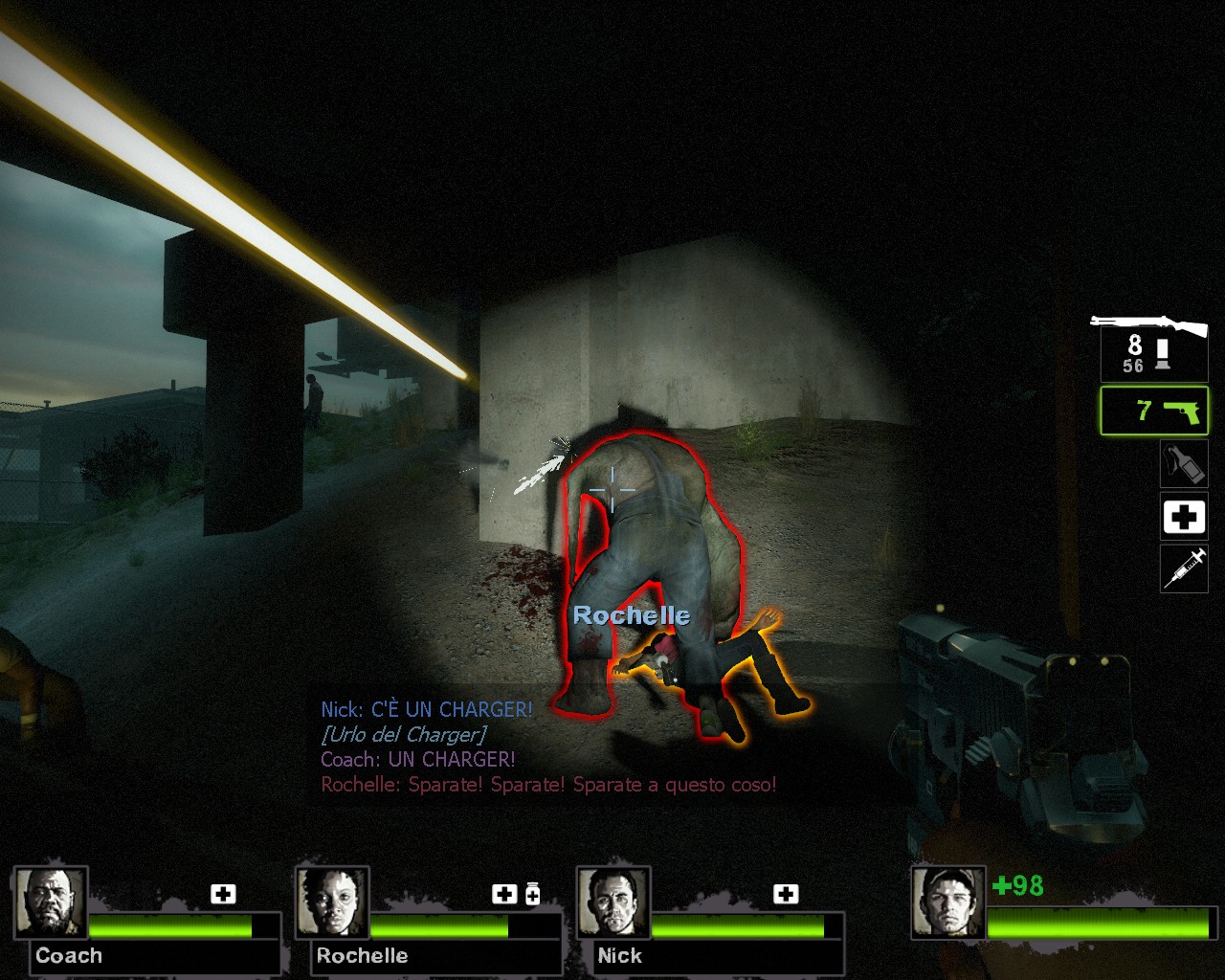The image size is (1225, 980).
Task: Choose the first aid kit slot
Action: tap(1184, 518)
